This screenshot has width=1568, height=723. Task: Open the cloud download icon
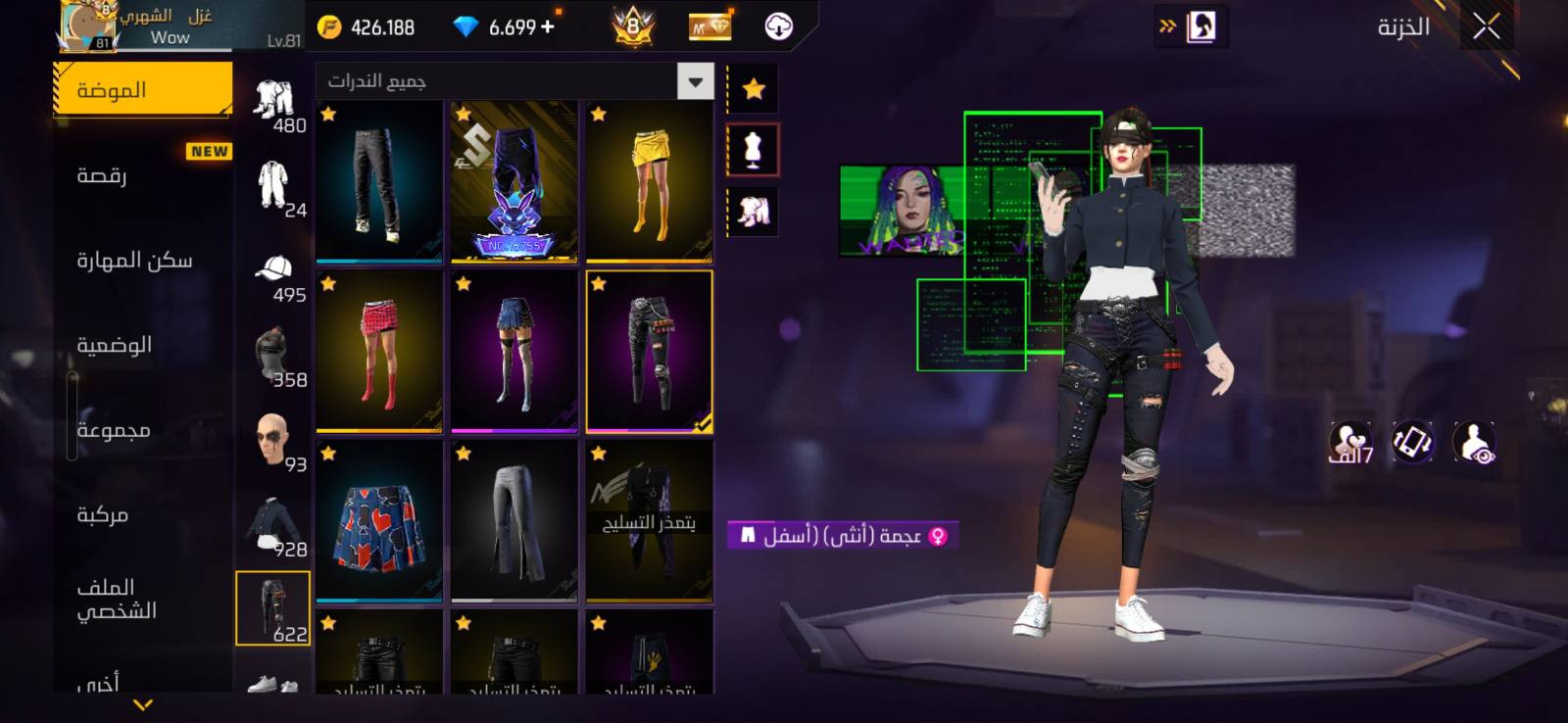click(x=778, y=27)
